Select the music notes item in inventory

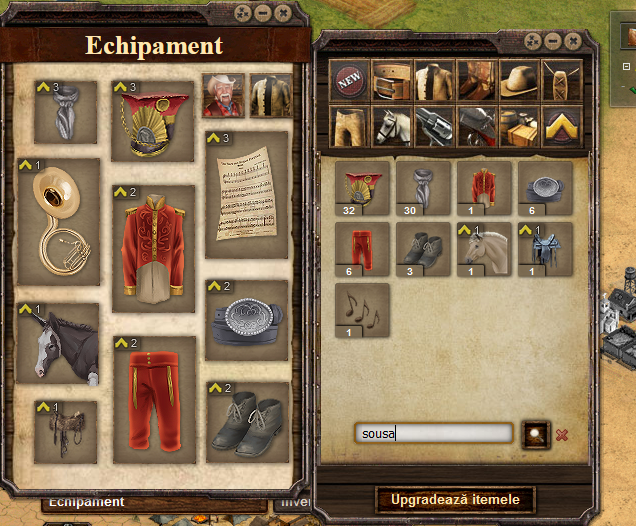[x=362, y=310]
